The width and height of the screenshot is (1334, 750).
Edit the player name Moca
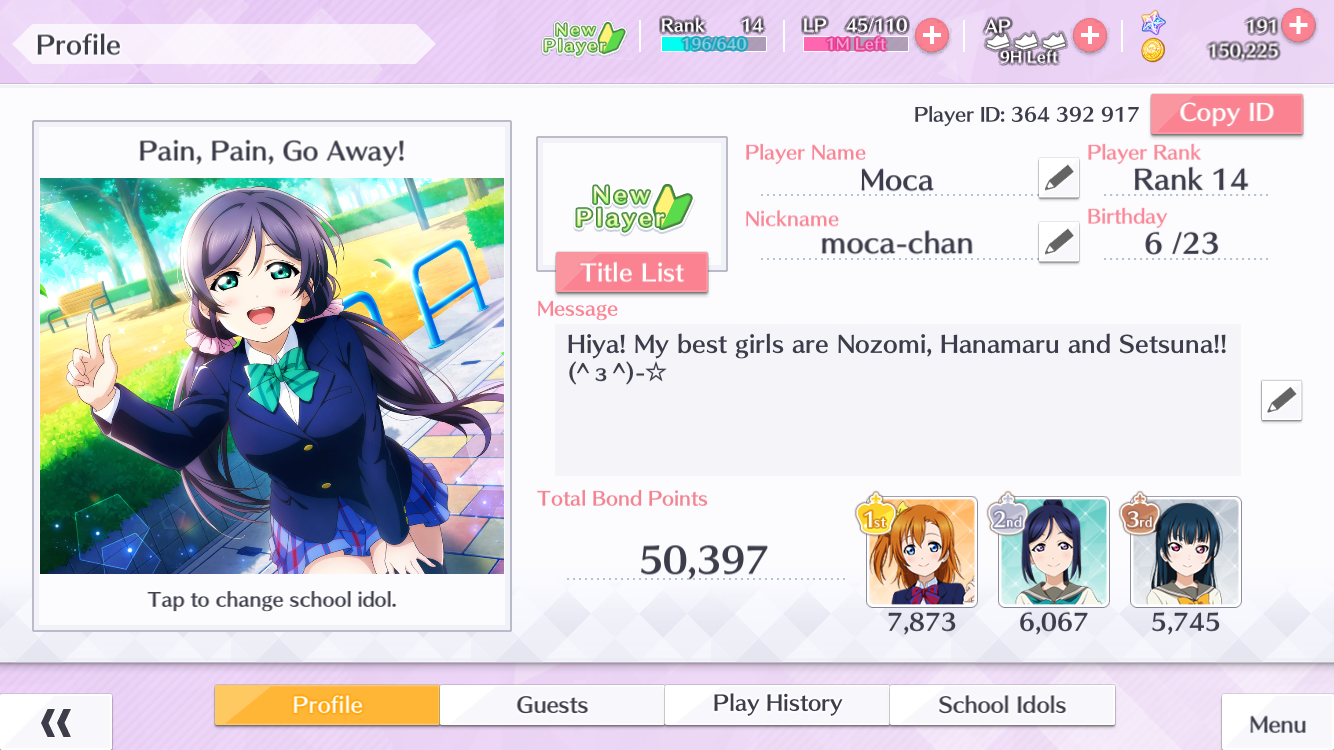(x=1058, y=179)
